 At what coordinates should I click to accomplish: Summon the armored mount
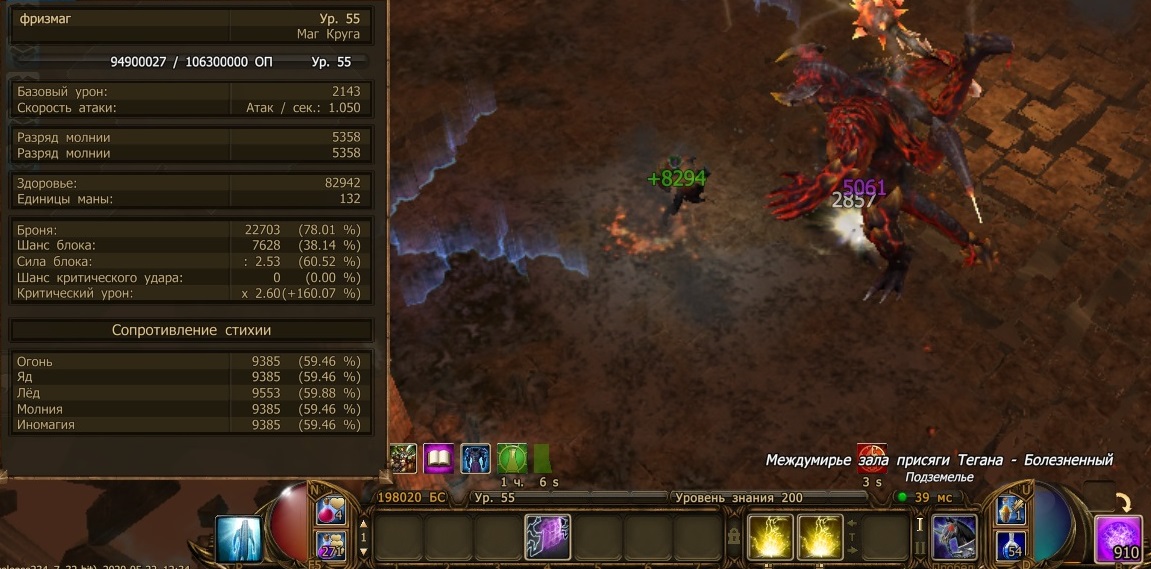click(954, 537)
